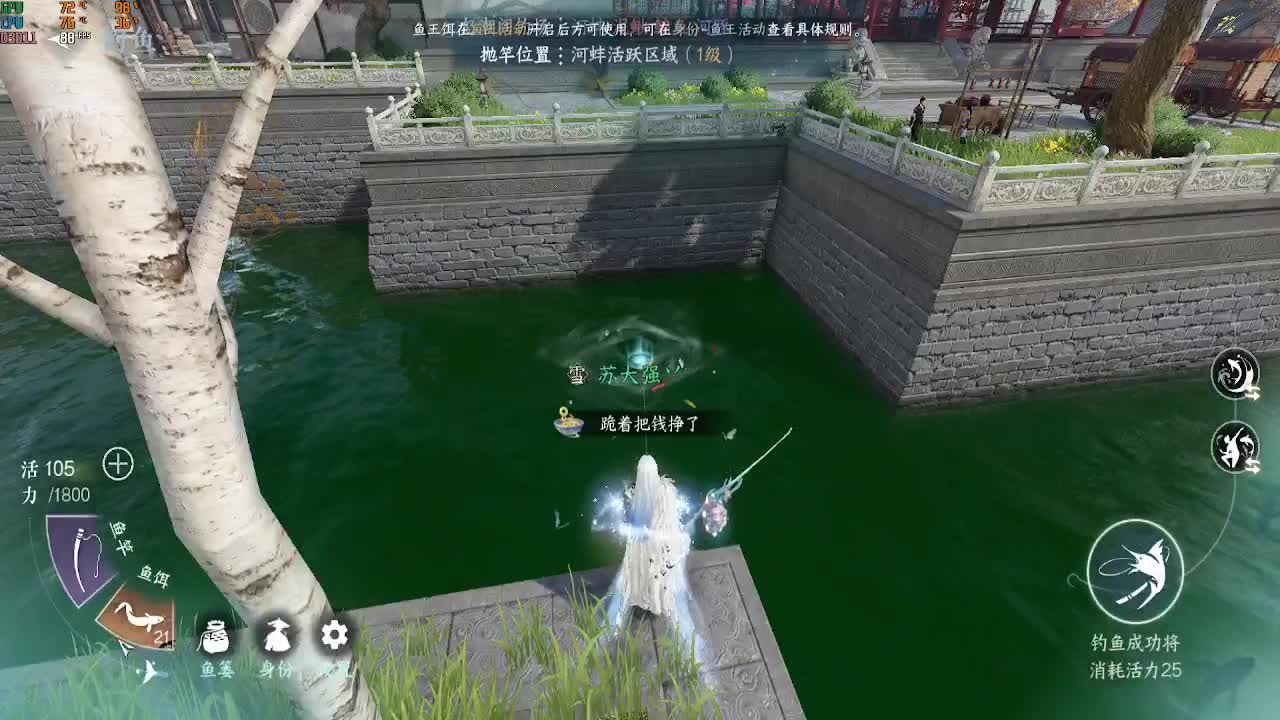Select the dancing figure skill icon
Image resolution: width=1280 pixels, height=720 pixels.
tap(1236, 446)
